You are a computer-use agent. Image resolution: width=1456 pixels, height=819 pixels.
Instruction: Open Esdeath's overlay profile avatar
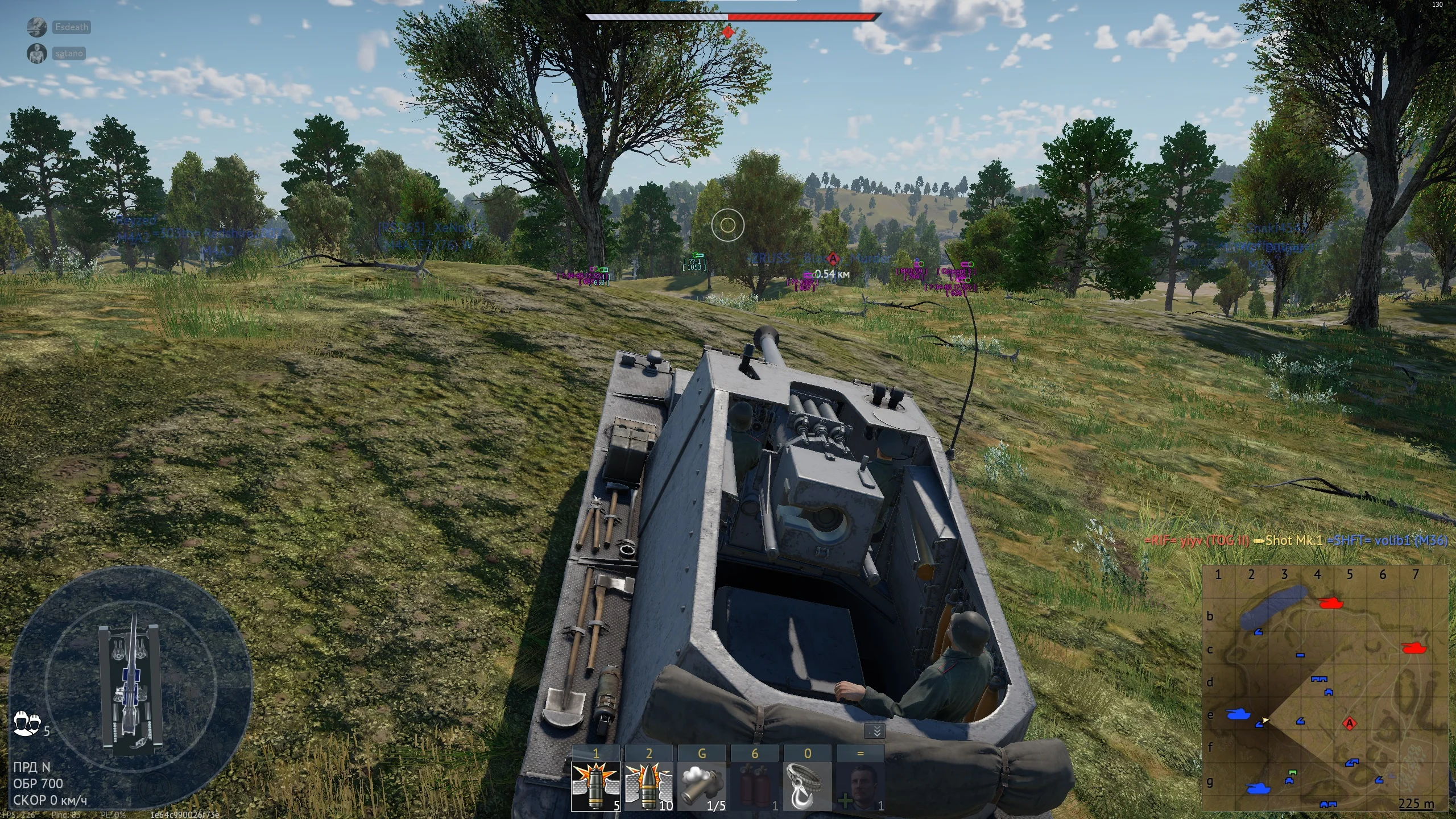pos(37,27)
